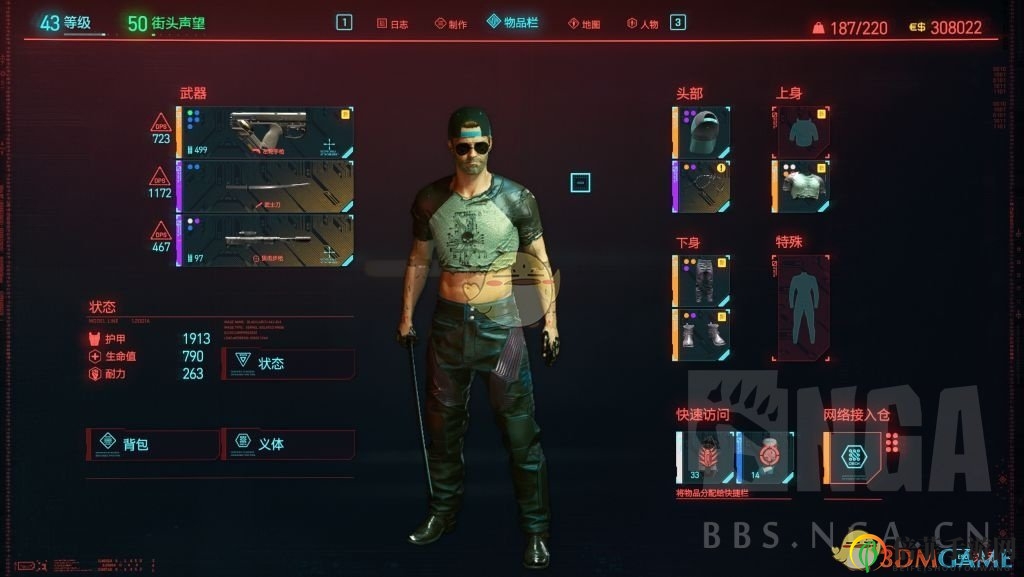Select the equipped shirt slot
Screen dimensions: 1024x577
click(802, 187)
